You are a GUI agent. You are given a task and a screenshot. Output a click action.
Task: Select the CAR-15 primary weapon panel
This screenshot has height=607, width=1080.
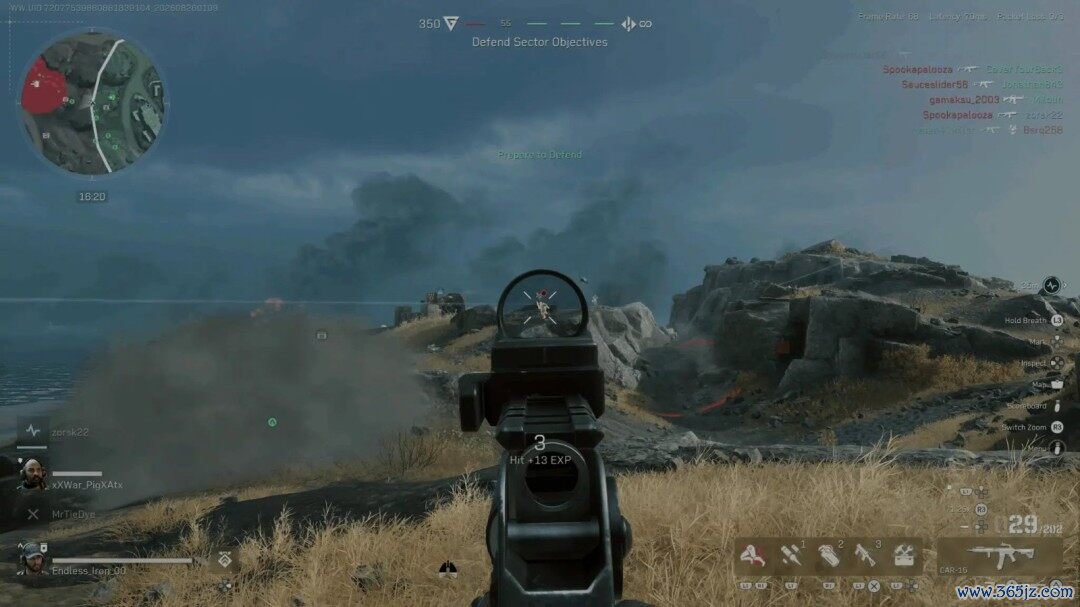999,556
